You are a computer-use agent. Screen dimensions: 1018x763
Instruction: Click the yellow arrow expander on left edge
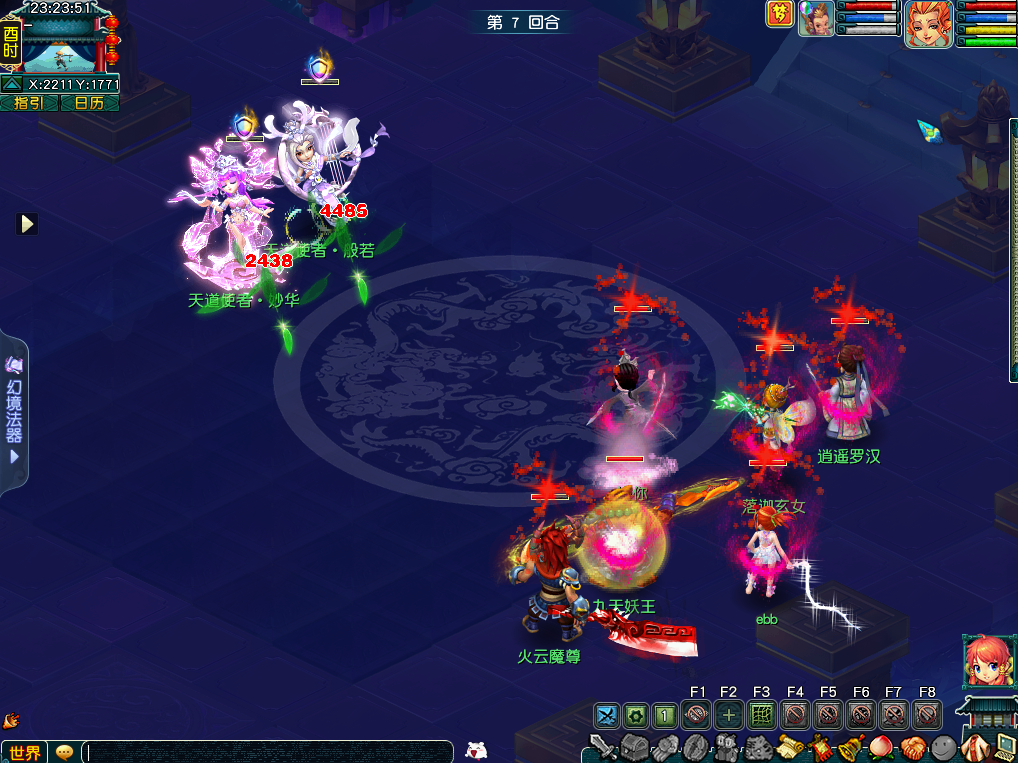click(x=27, y=224)
